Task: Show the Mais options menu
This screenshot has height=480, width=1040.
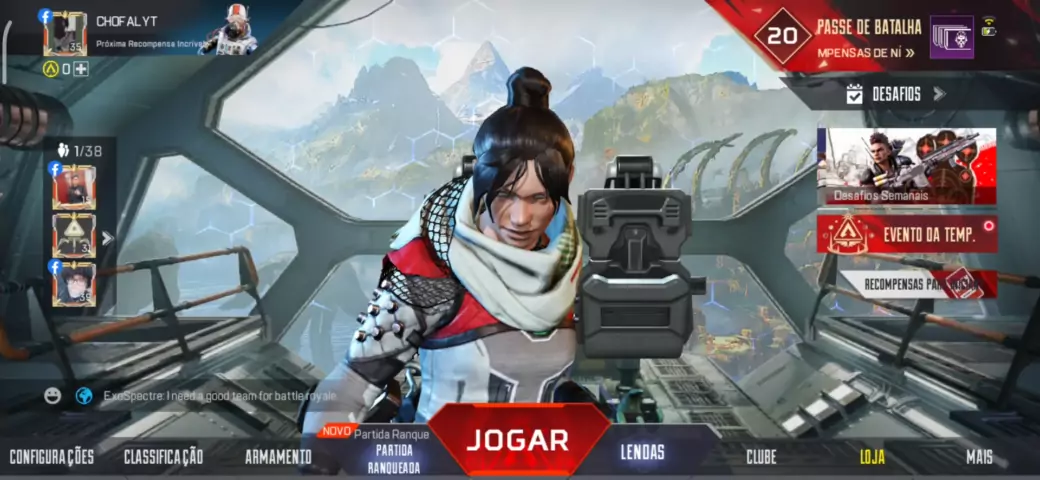Action: pos(979,457)
